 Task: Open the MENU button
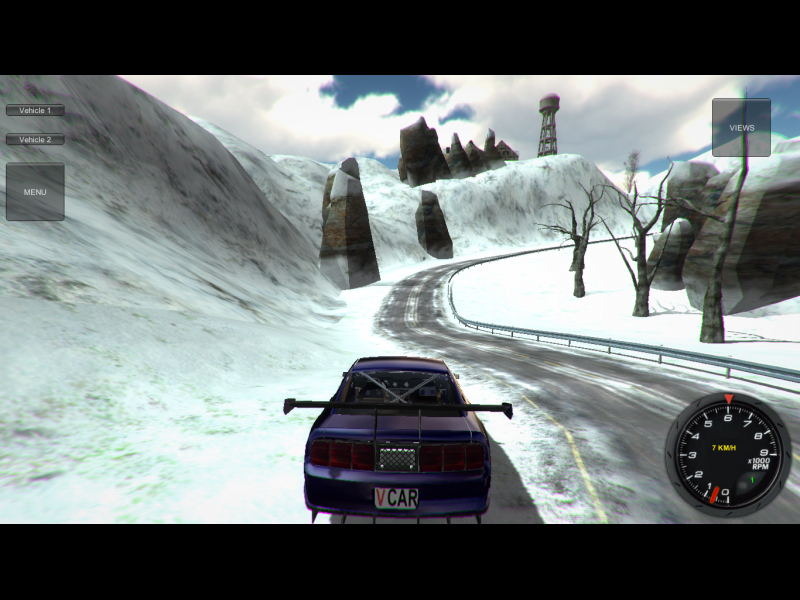click(35, 192)
